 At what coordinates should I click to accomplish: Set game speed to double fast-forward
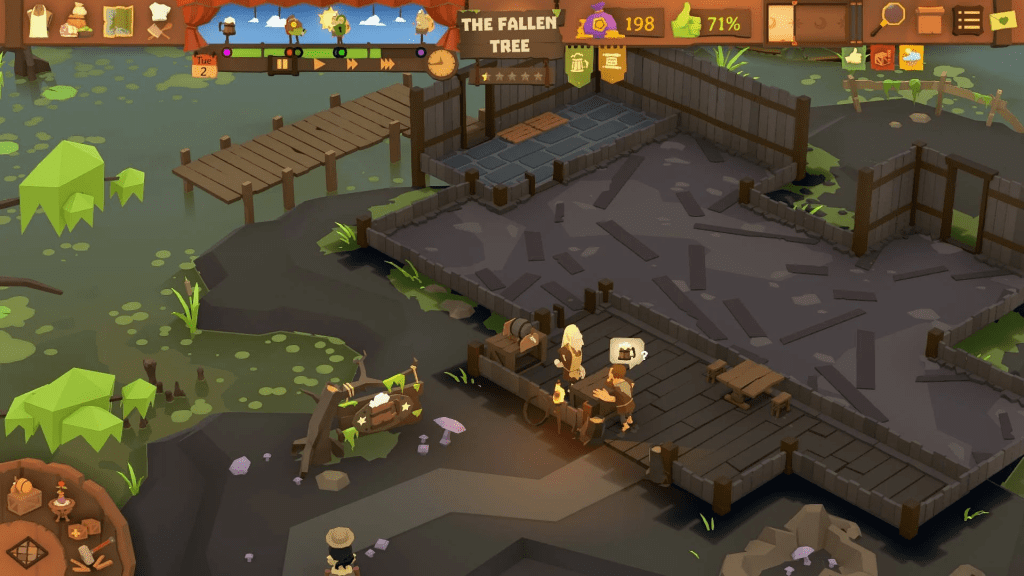pos(351,64)
